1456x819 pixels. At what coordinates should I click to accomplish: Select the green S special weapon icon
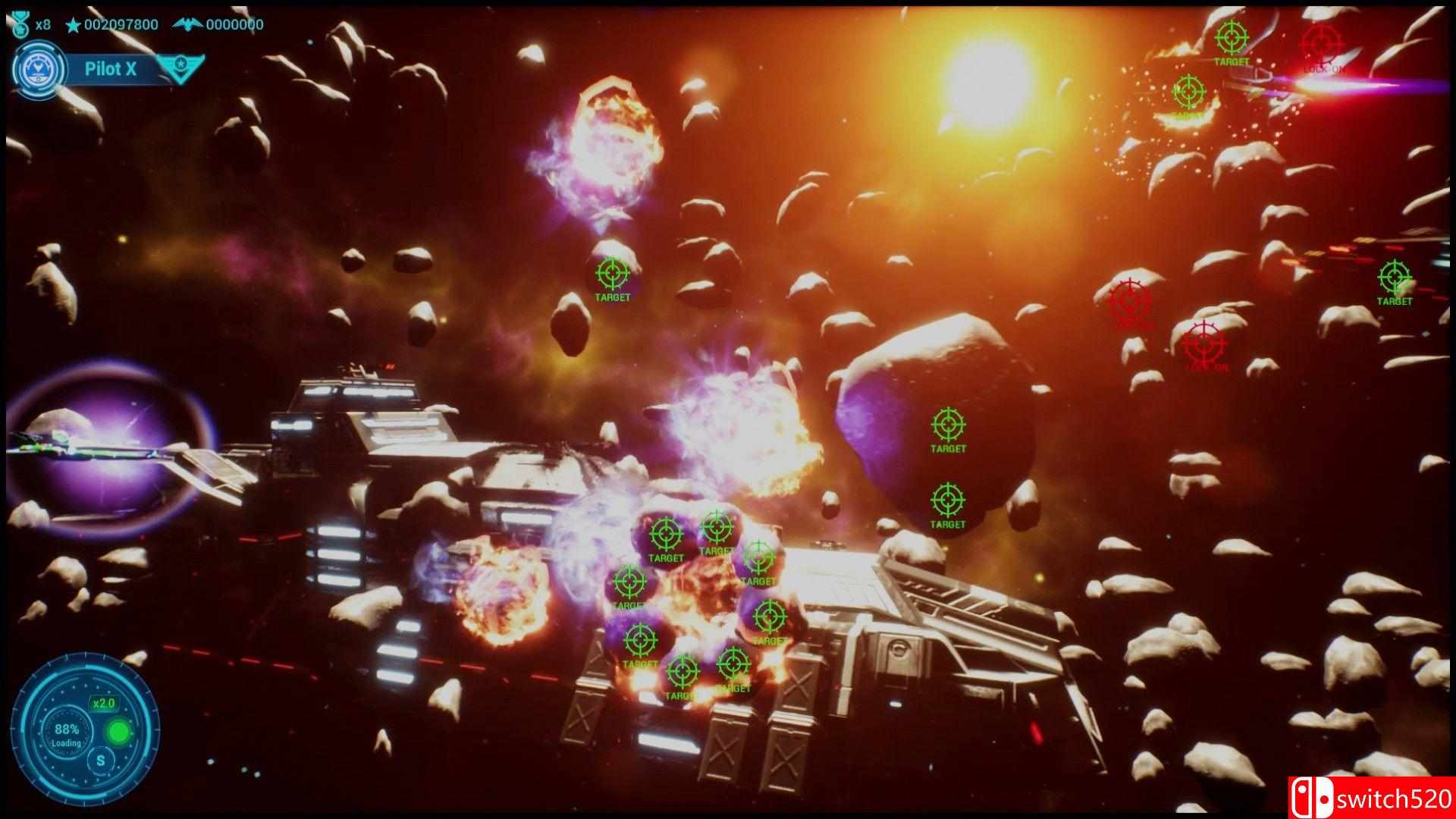coord(101,761)
